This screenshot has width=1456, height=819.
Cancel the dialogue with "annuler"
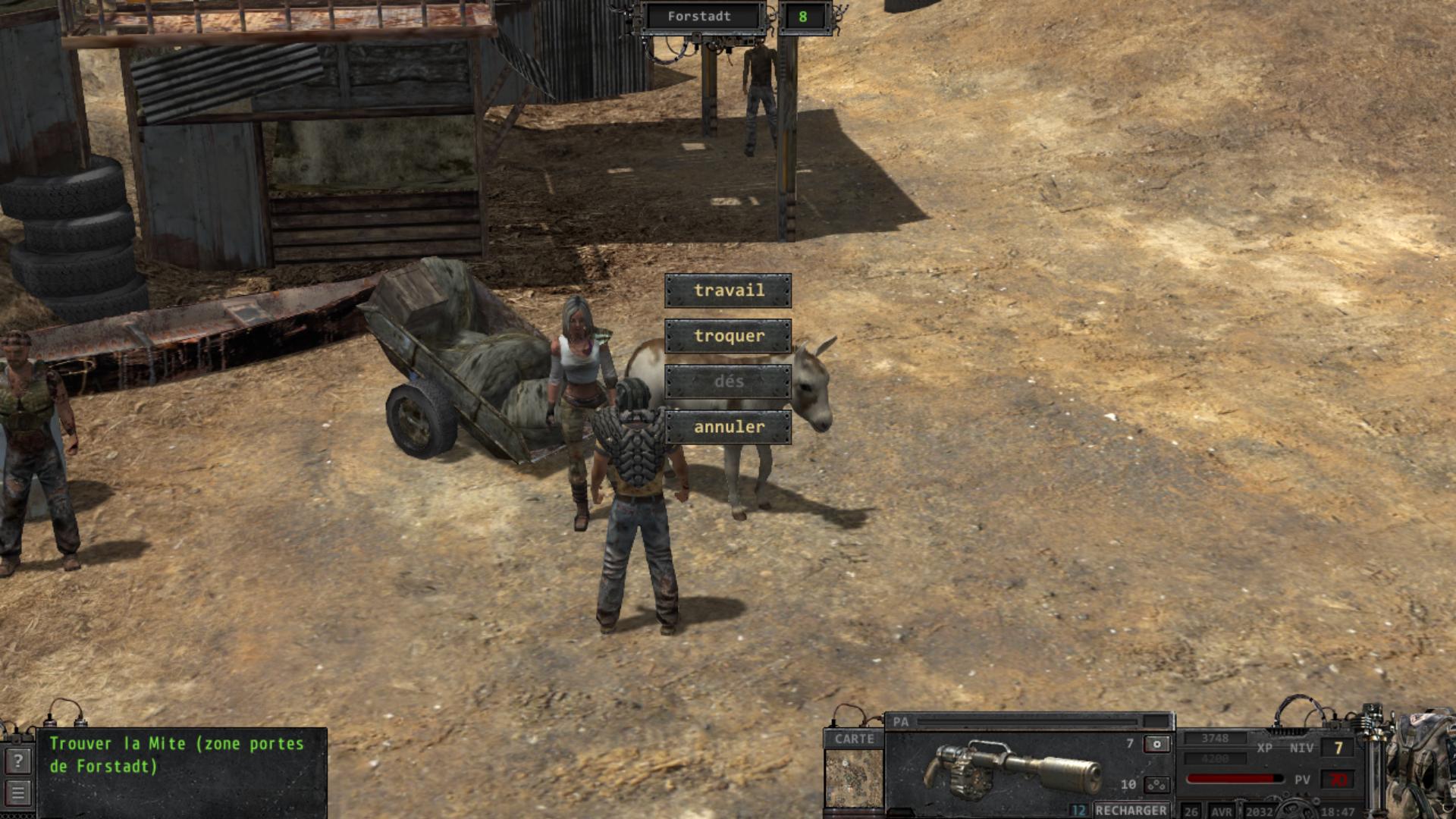click(728, 427)
